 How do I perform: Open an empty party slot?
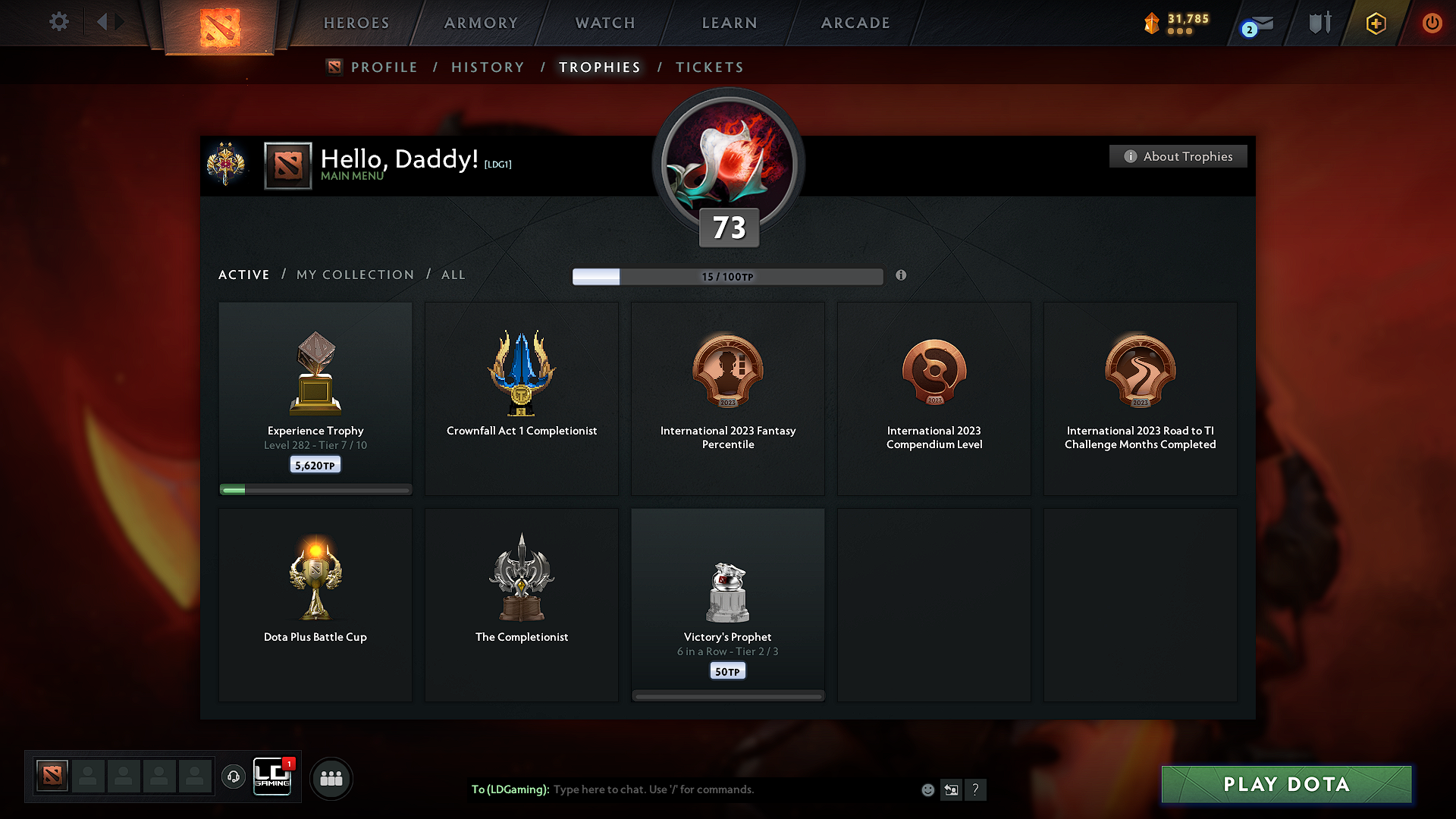(88, 777)
